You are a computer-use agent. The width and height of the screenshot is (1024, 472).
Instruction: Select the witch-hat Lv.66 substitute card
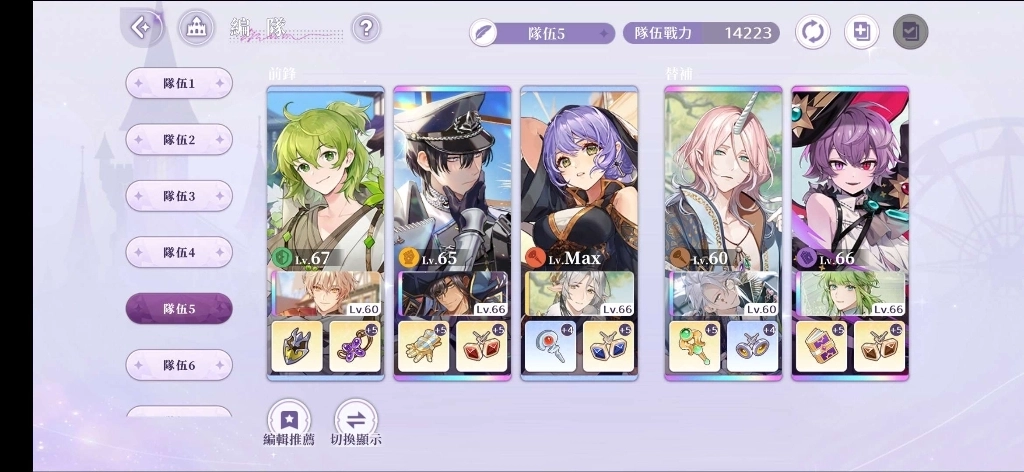(x=850, y=180)
